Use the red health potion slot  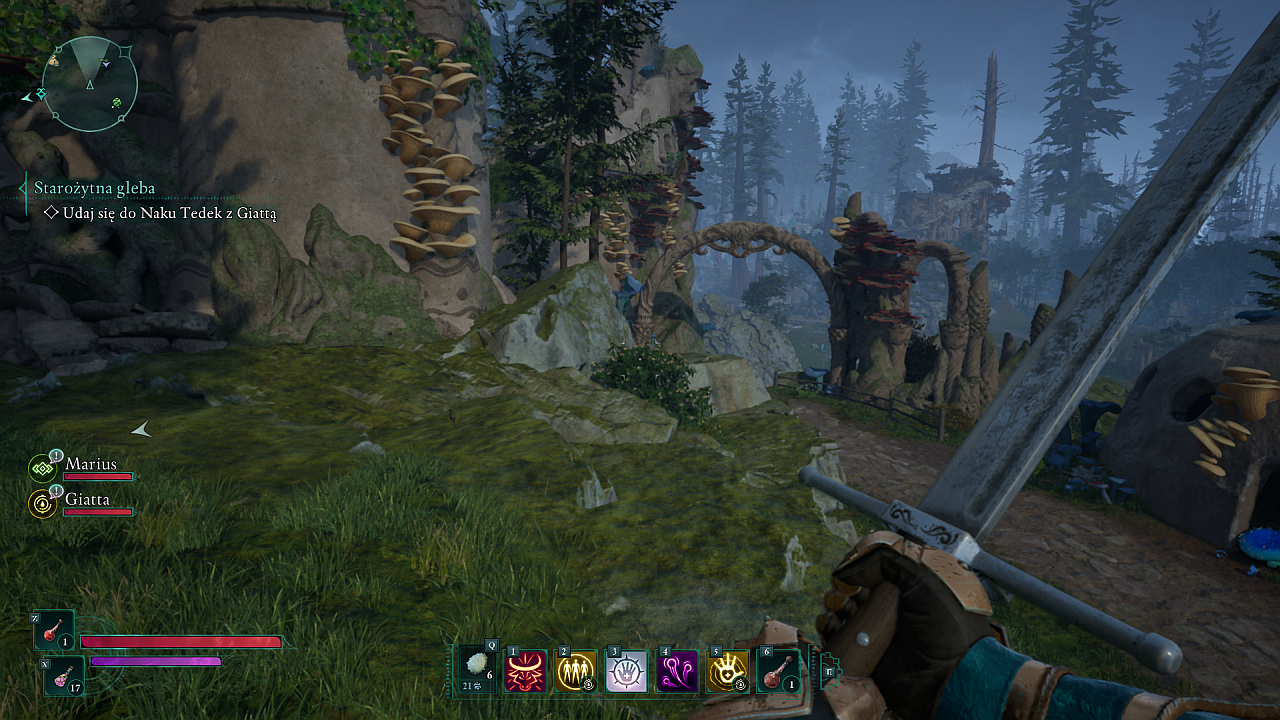pos(53,632)
